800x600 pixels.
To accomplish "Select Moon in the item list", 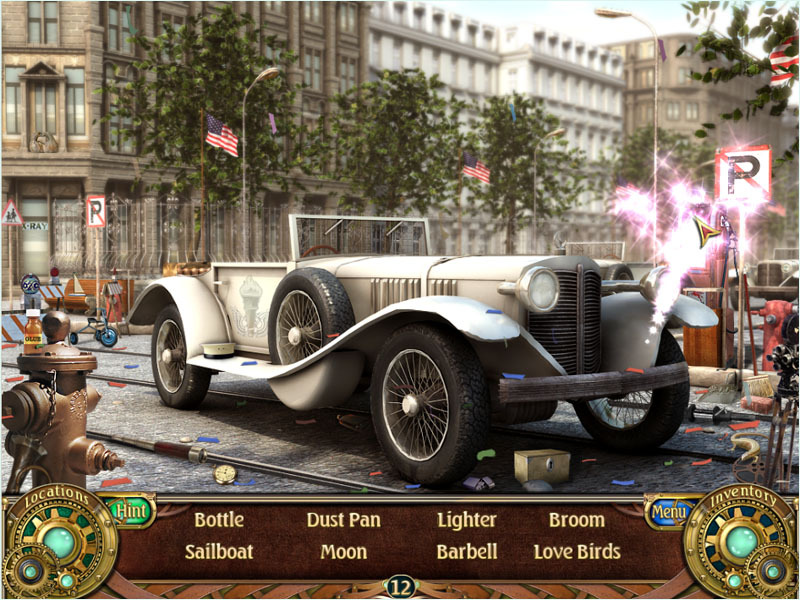I will point(343,551).
